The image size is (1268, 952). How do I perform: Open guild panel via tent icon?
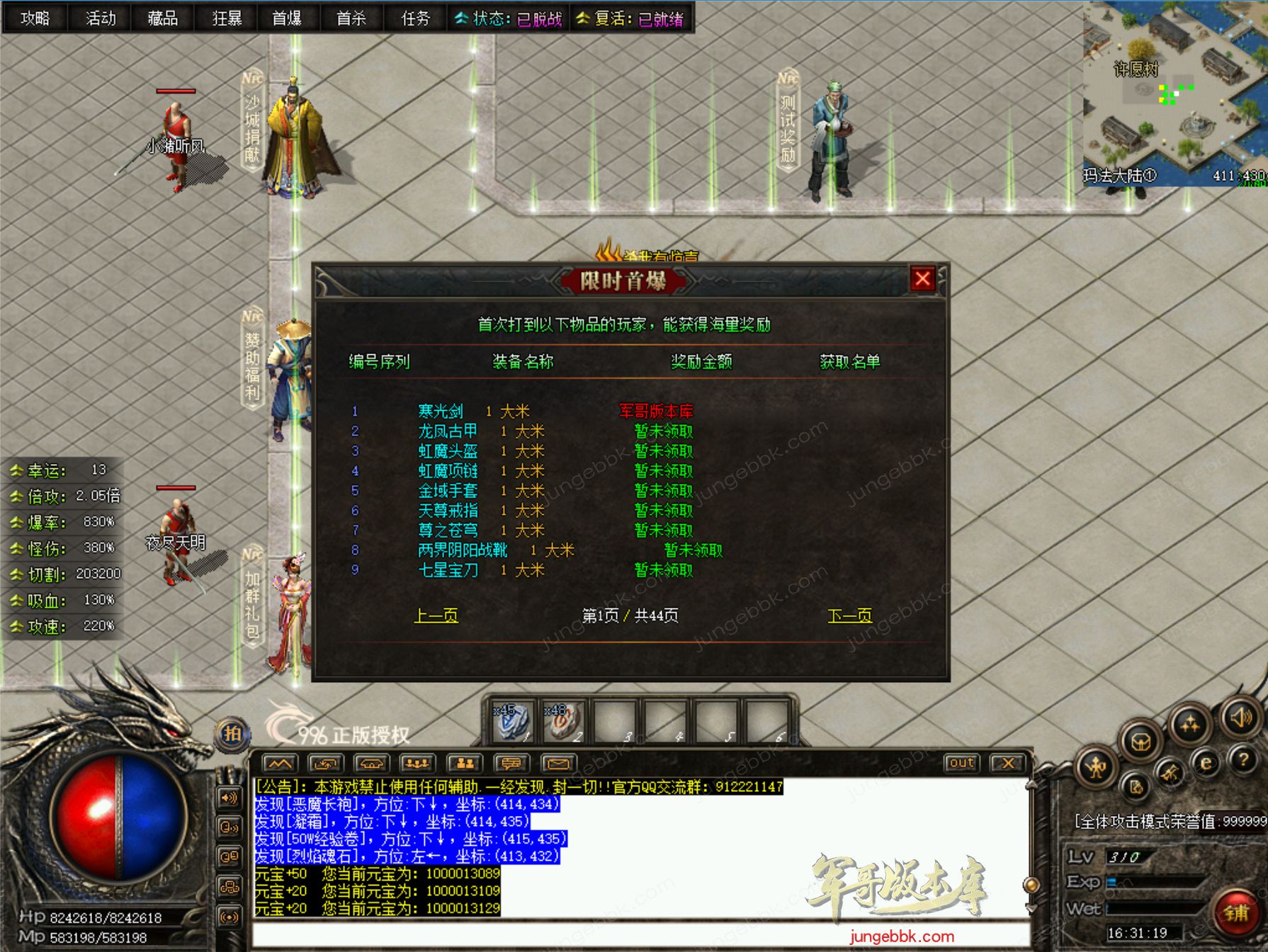point(371,762)
